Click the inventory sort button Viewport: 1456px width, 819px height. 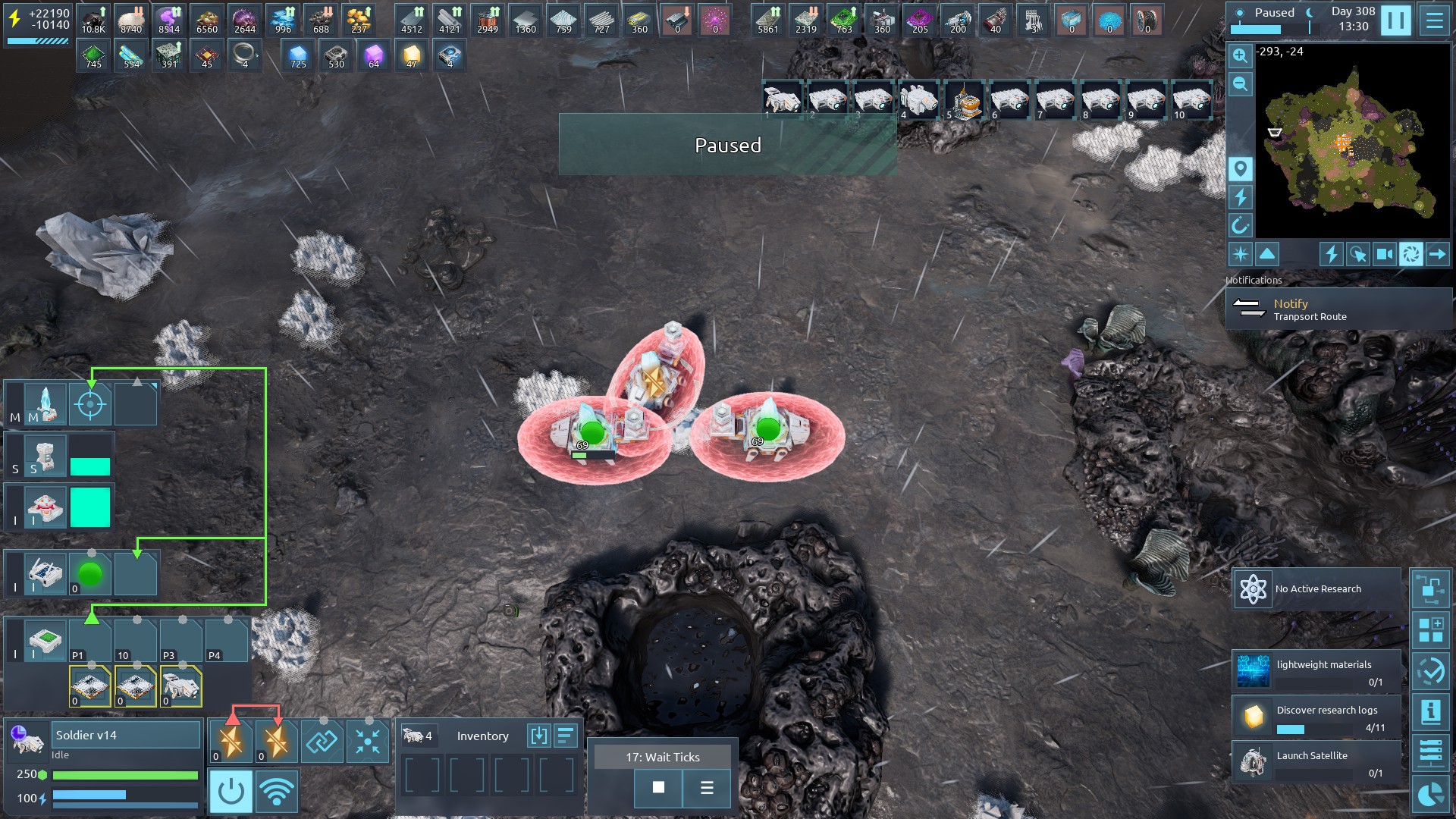point(566,736)
